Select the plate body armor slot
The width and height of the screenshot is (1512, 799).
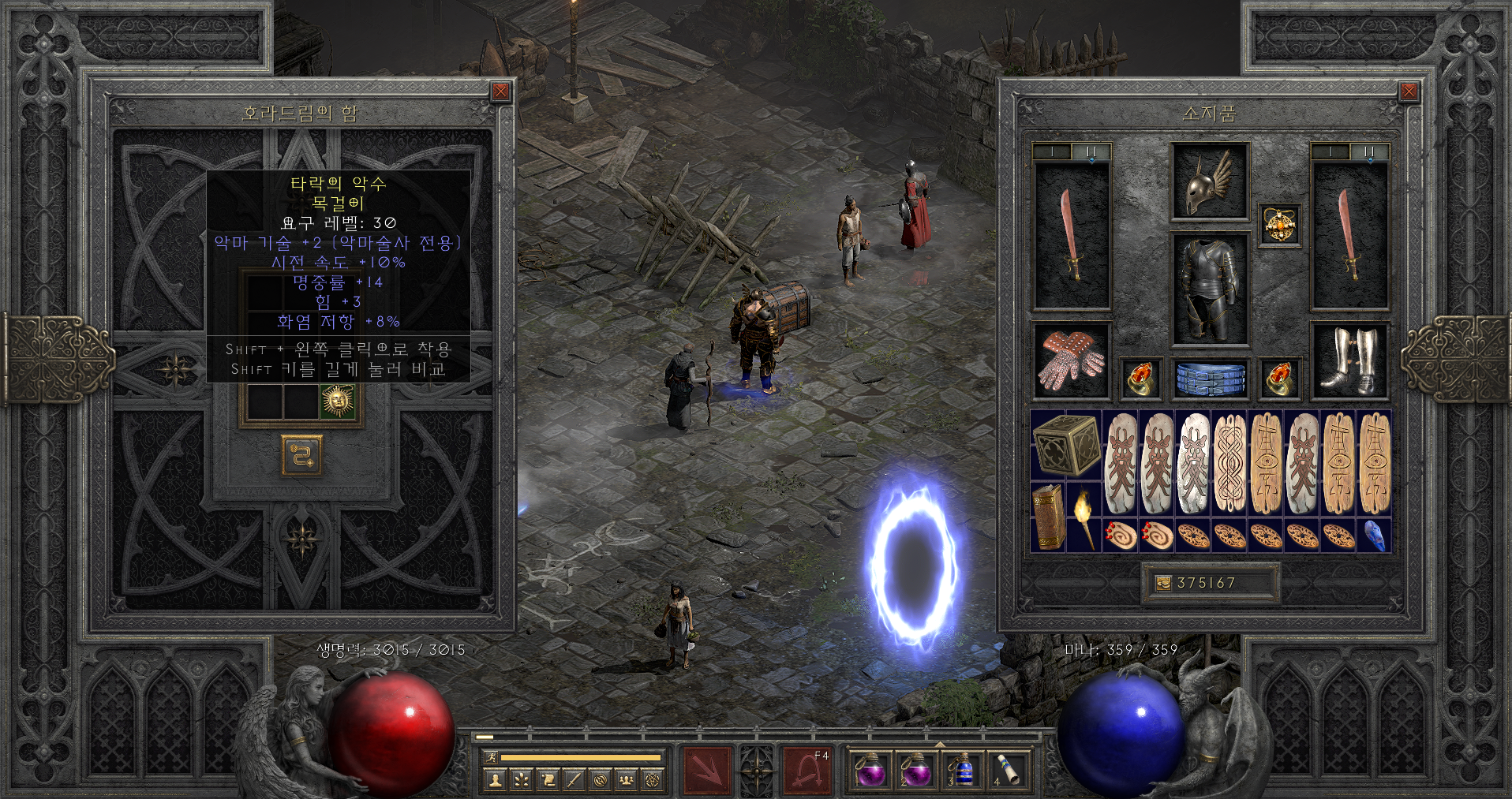pyautogui.click(x=1209, y=289)
